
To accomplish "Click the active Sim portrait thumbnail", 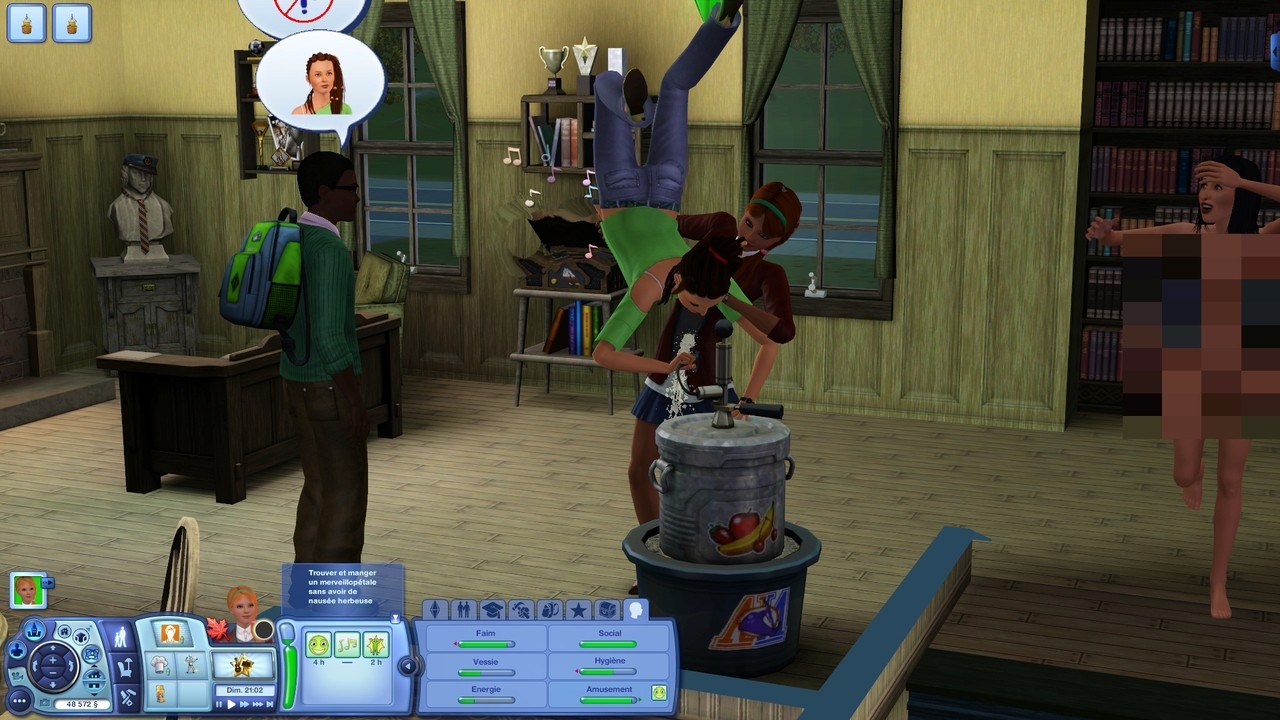I will click(27, 590).
